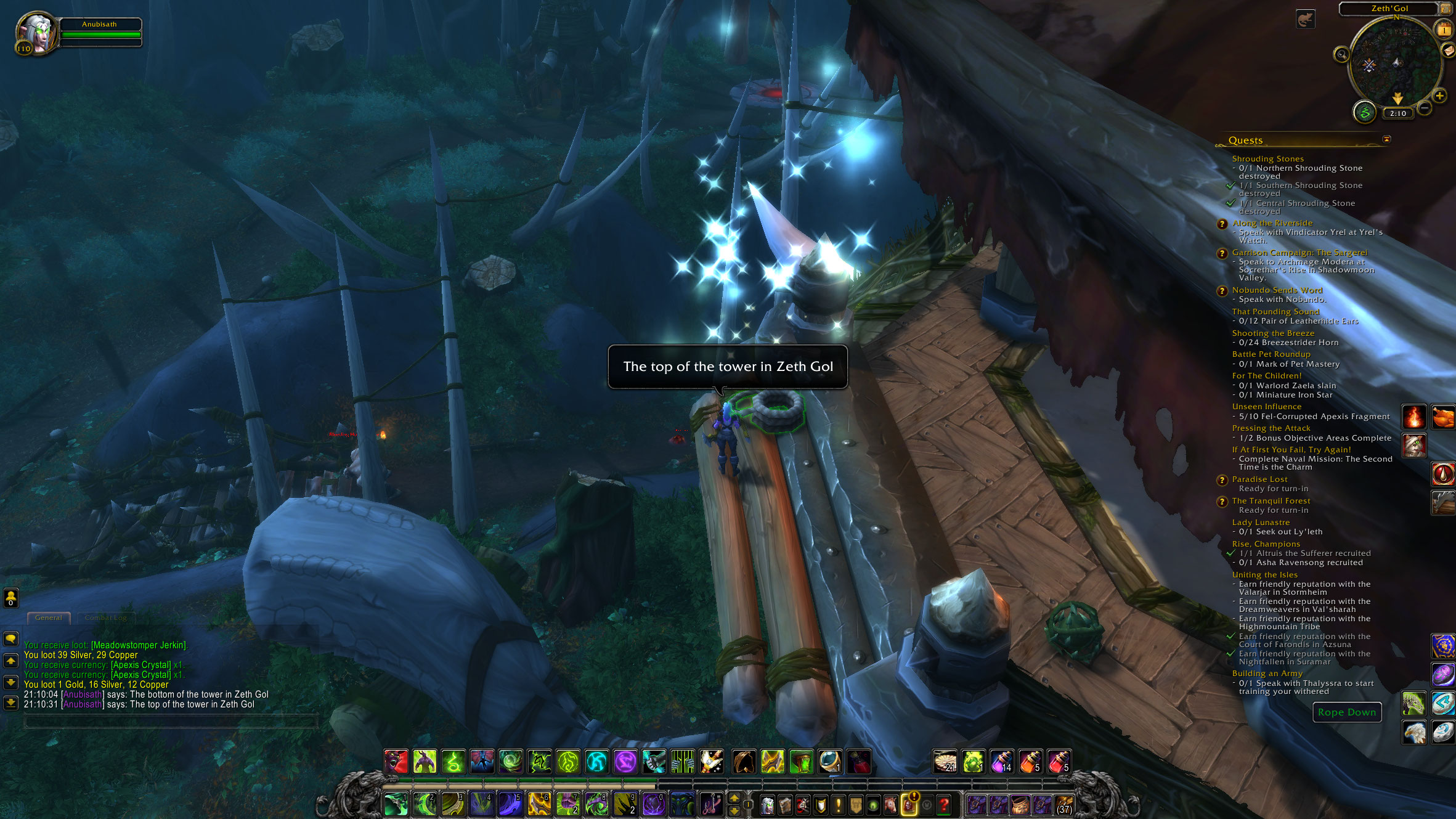The image size is (1456, 819).
Task: Use the purple potion with 14 charges
Action: (1001, 762)
